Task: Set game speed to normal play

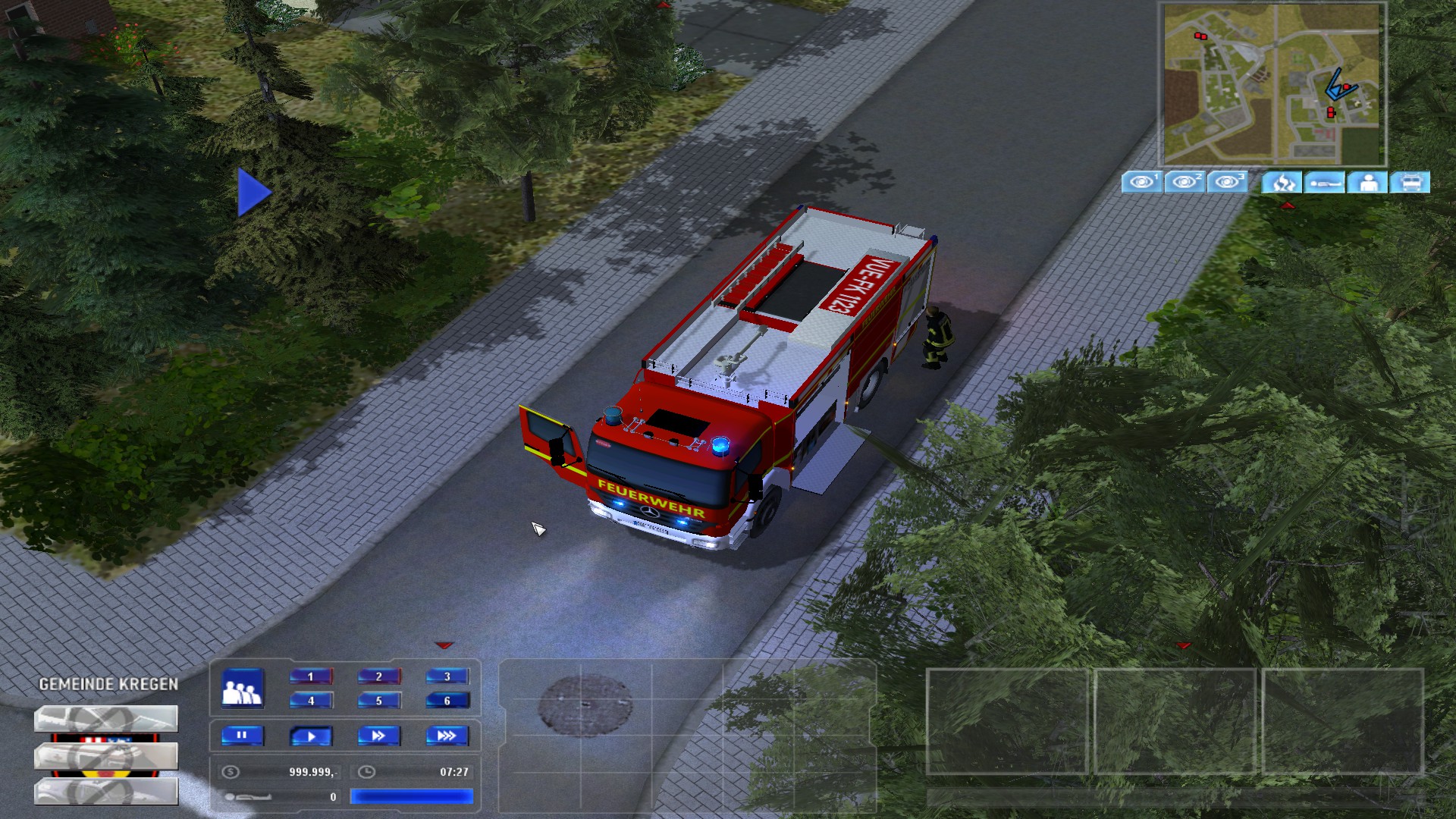Action: [311, 736]
